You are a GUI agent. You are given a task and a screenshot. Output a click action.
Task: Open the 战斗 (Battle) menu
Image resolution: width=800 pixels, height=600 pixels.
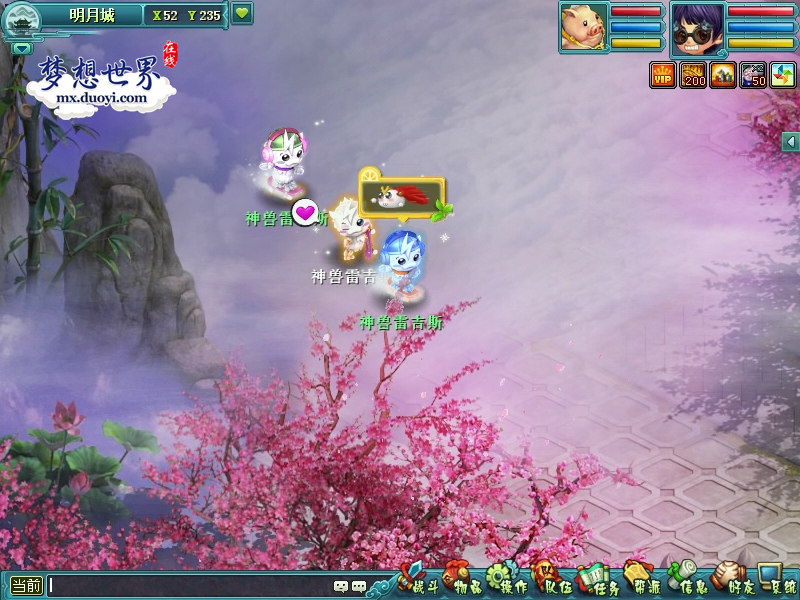[x=420, y=578]
